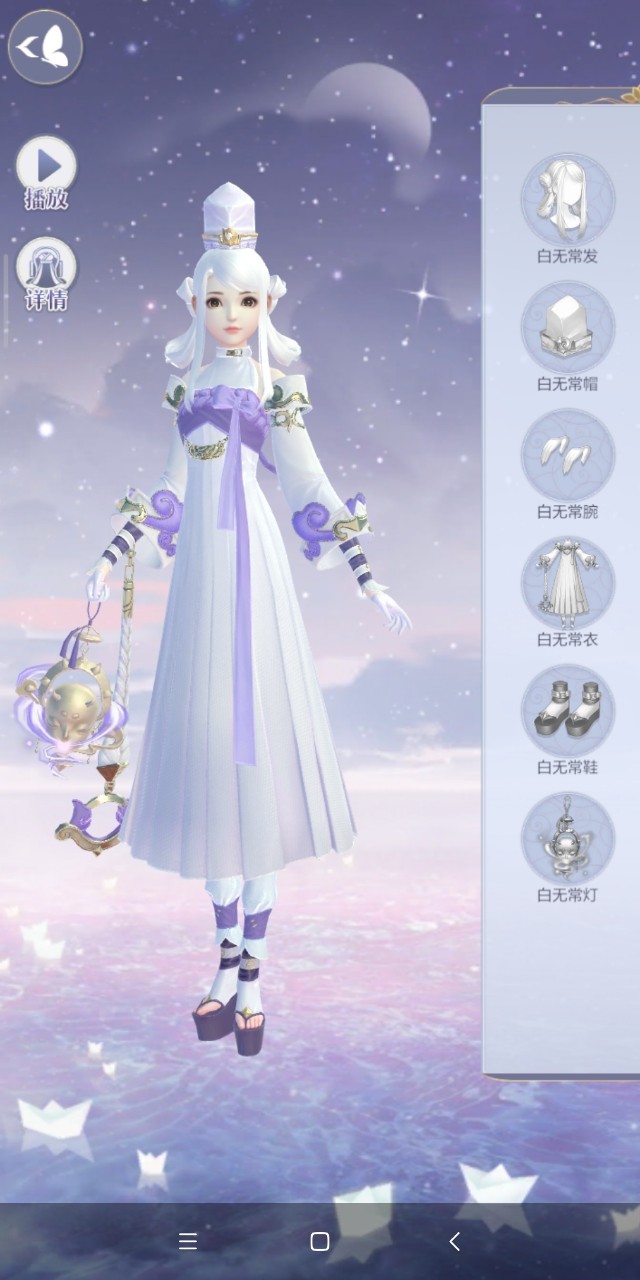Pick the 白无常衣 dress item
The width and height of the screenshot is (640, 1280).
[567, 584]
